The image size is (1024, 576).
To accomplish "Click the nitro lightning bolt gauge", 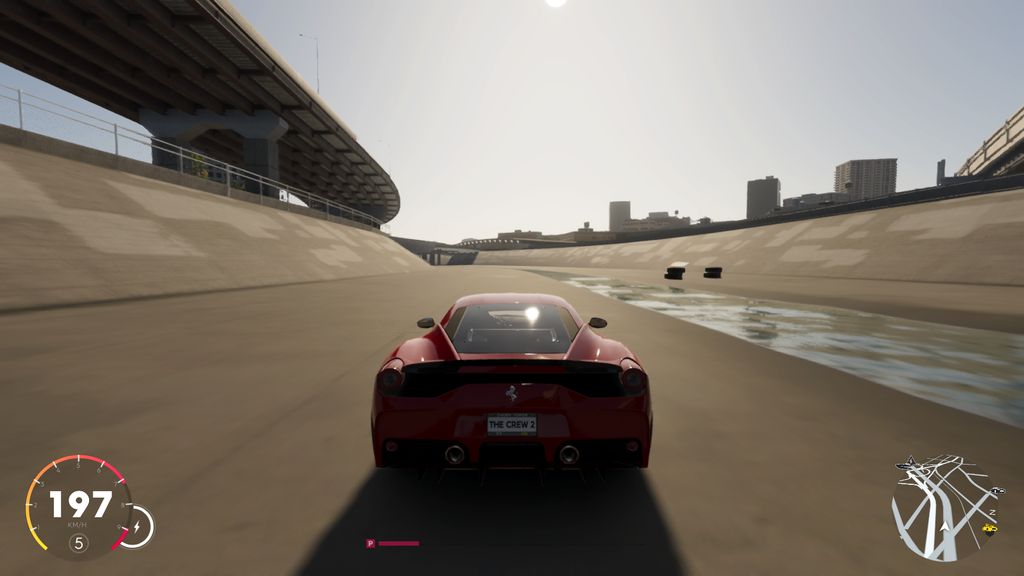I will 137,526.
